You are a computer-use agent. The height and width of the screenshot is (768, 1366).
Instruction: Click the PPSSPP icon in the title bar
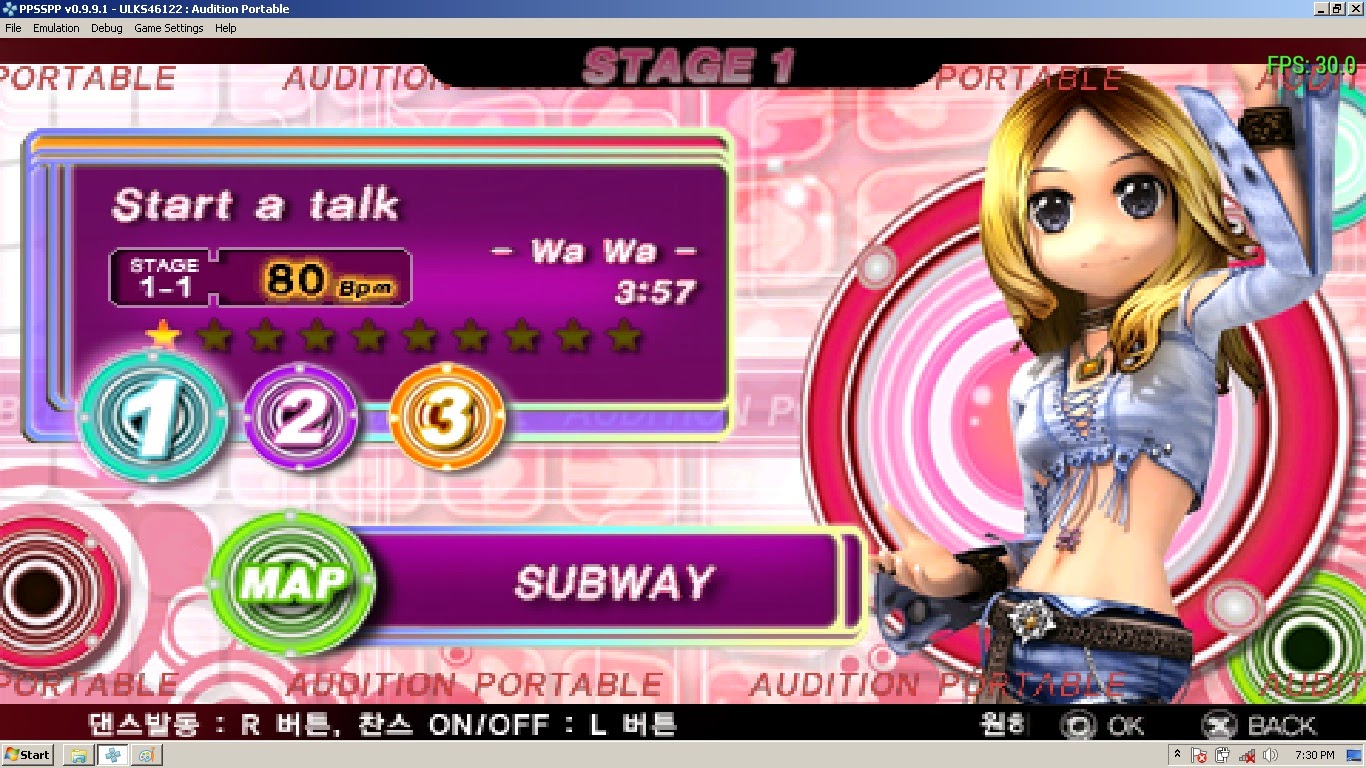8,8
